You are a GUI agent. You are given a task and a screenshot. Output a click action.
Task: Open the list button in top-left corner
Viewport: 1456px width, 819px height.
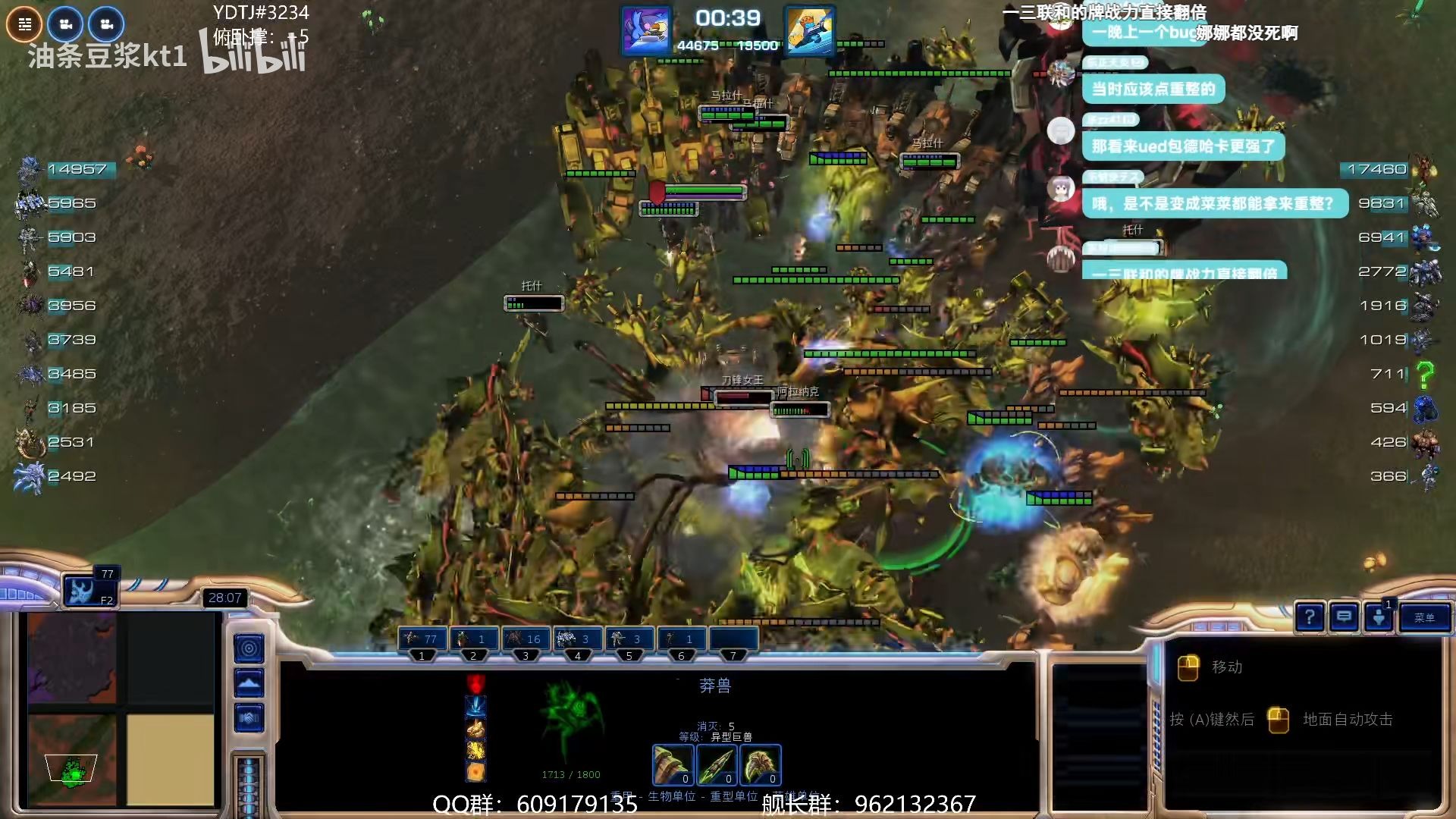(24, 24)
